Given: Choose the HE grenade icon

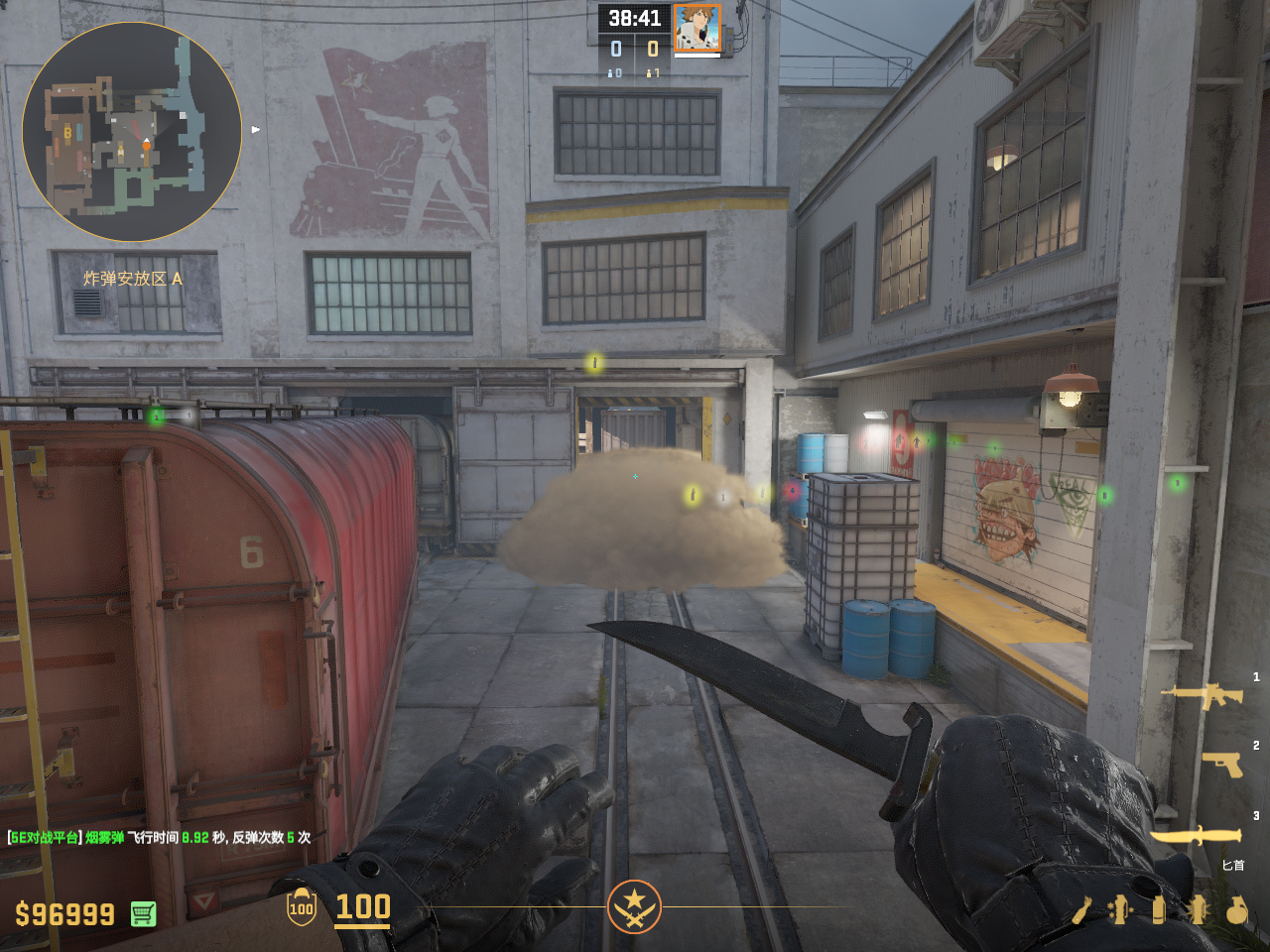Looking at the screenshot, I should click(1236, 909).
